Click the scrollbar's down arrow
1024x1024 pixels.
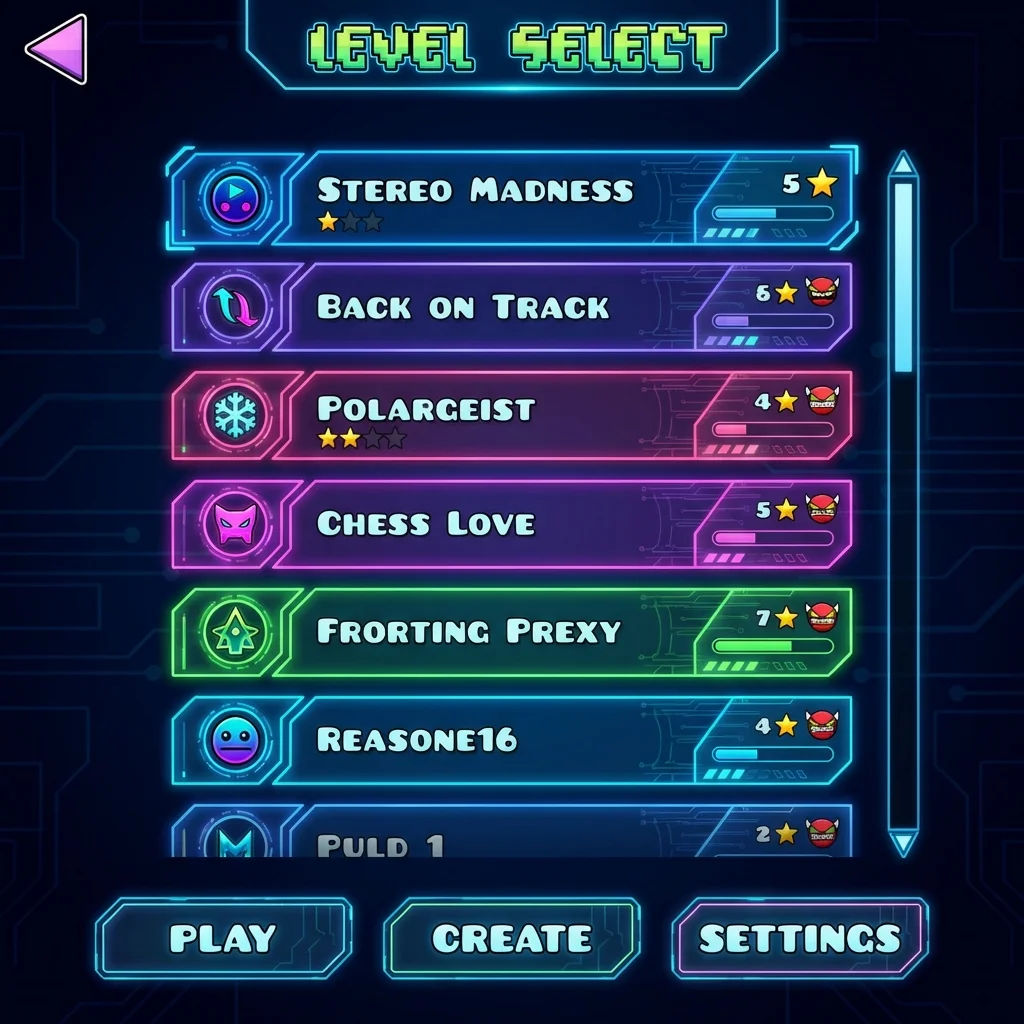pyautogui.click(x=903, y=843)
